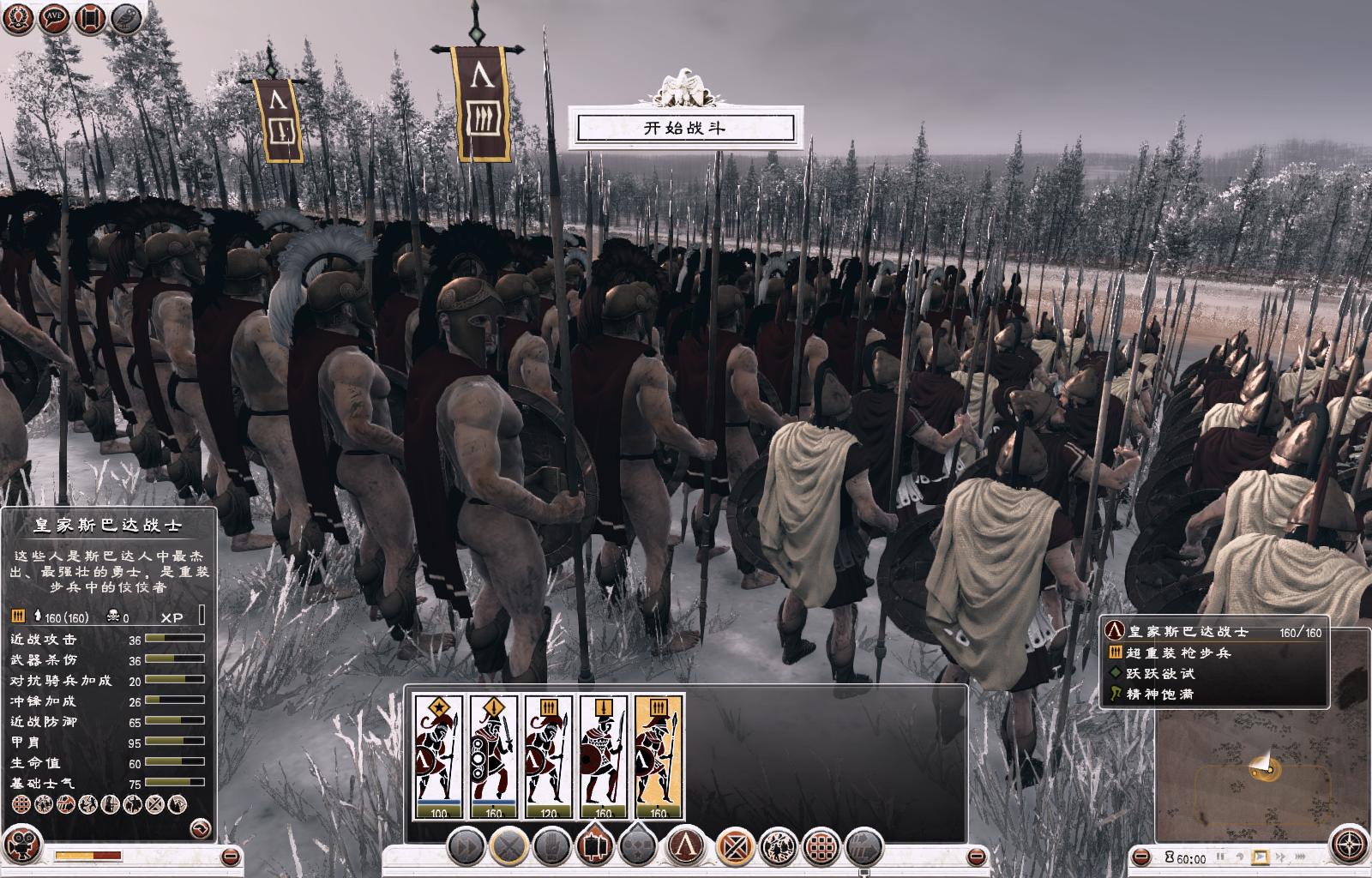Select the swordsman unit card with three-circle shield
1372x878 pixels.
(x=493, y=756)
